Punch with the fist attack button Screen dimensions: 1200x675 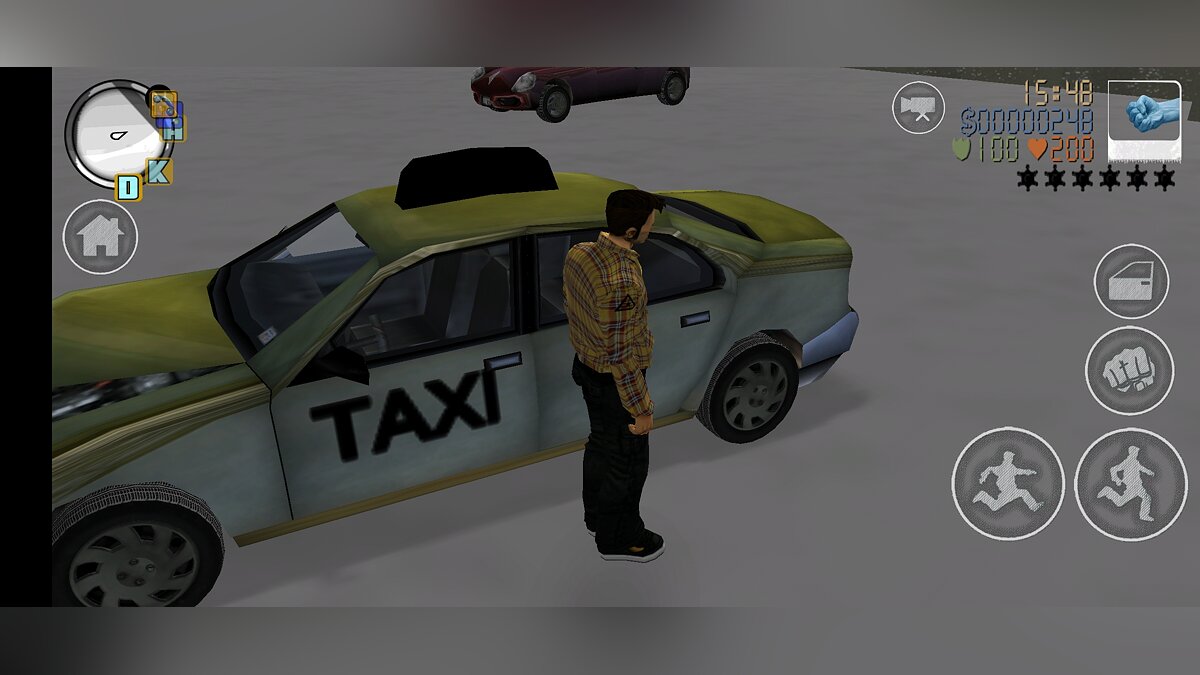coord(1130,370)
